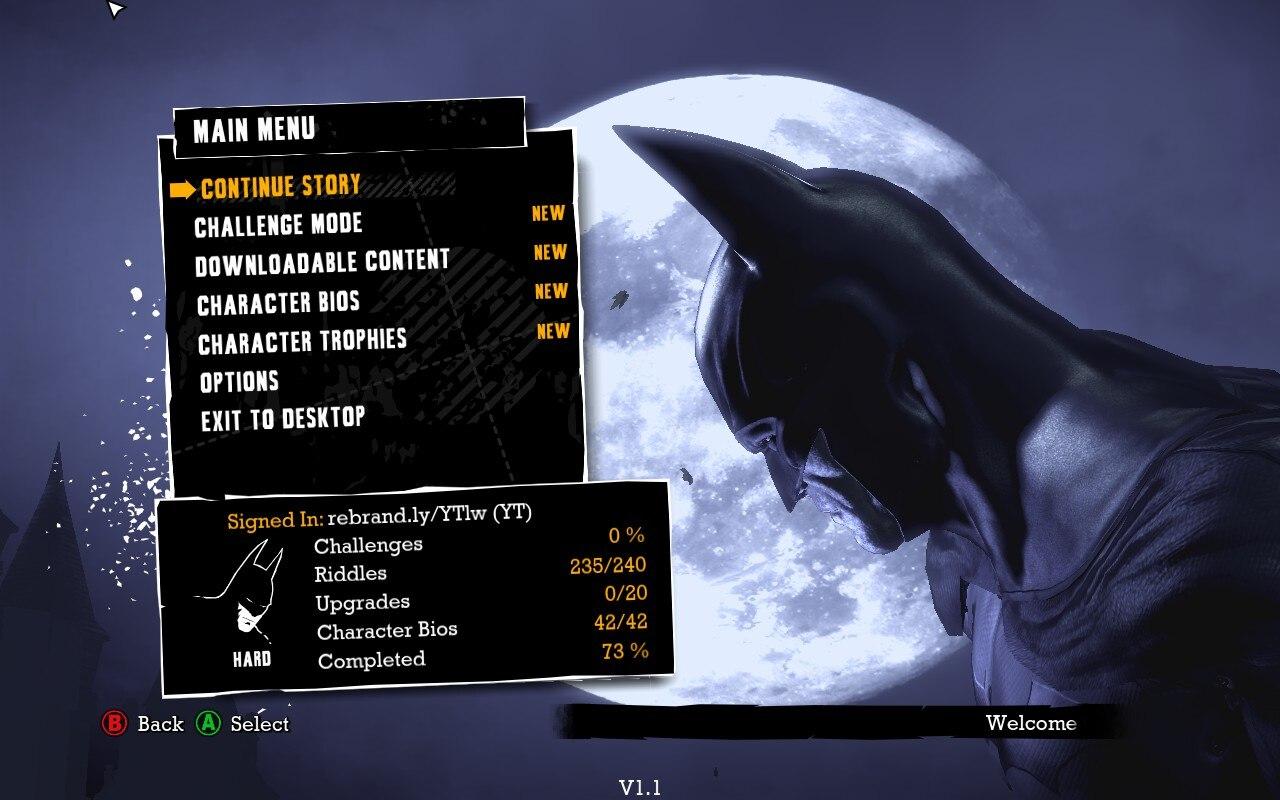This screenshot has width=1280, height=800.
Task: Go to the Options menu
Action: point(239,381)
